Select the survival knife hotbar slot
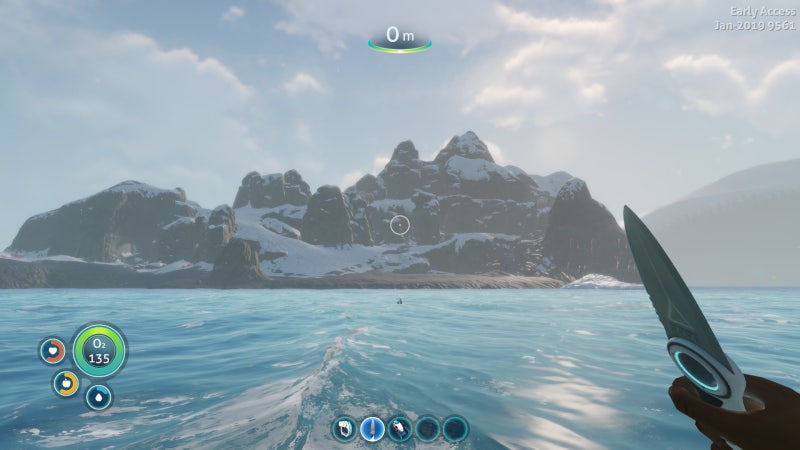Viewport: 800px width, 450px height. pos(372,430)
